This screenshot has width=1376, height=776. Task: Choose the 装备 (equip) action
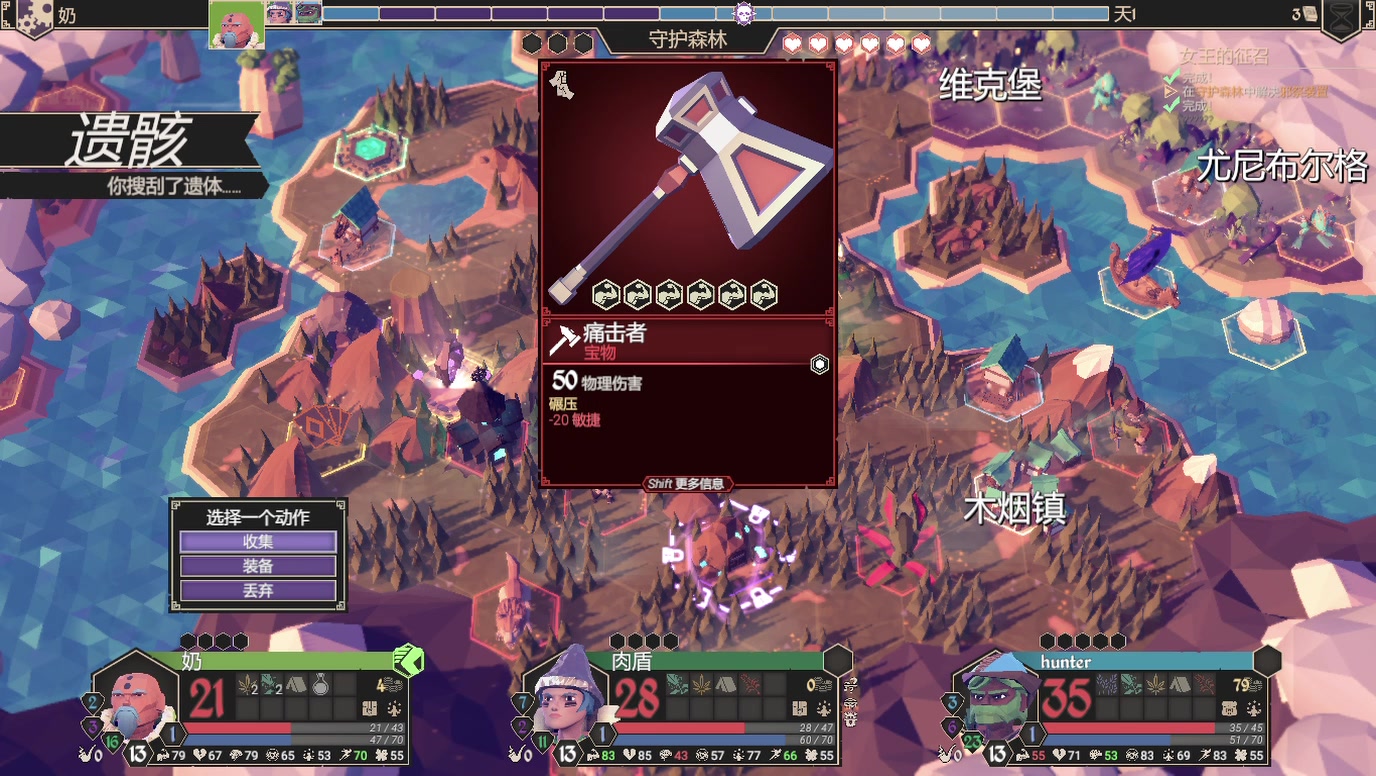[x=258, y=566]
